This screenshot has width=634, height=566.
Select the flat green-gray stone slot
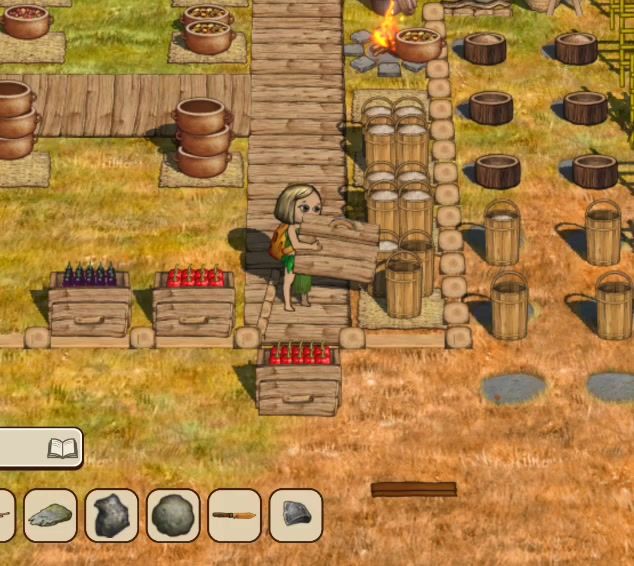point(50,515)
